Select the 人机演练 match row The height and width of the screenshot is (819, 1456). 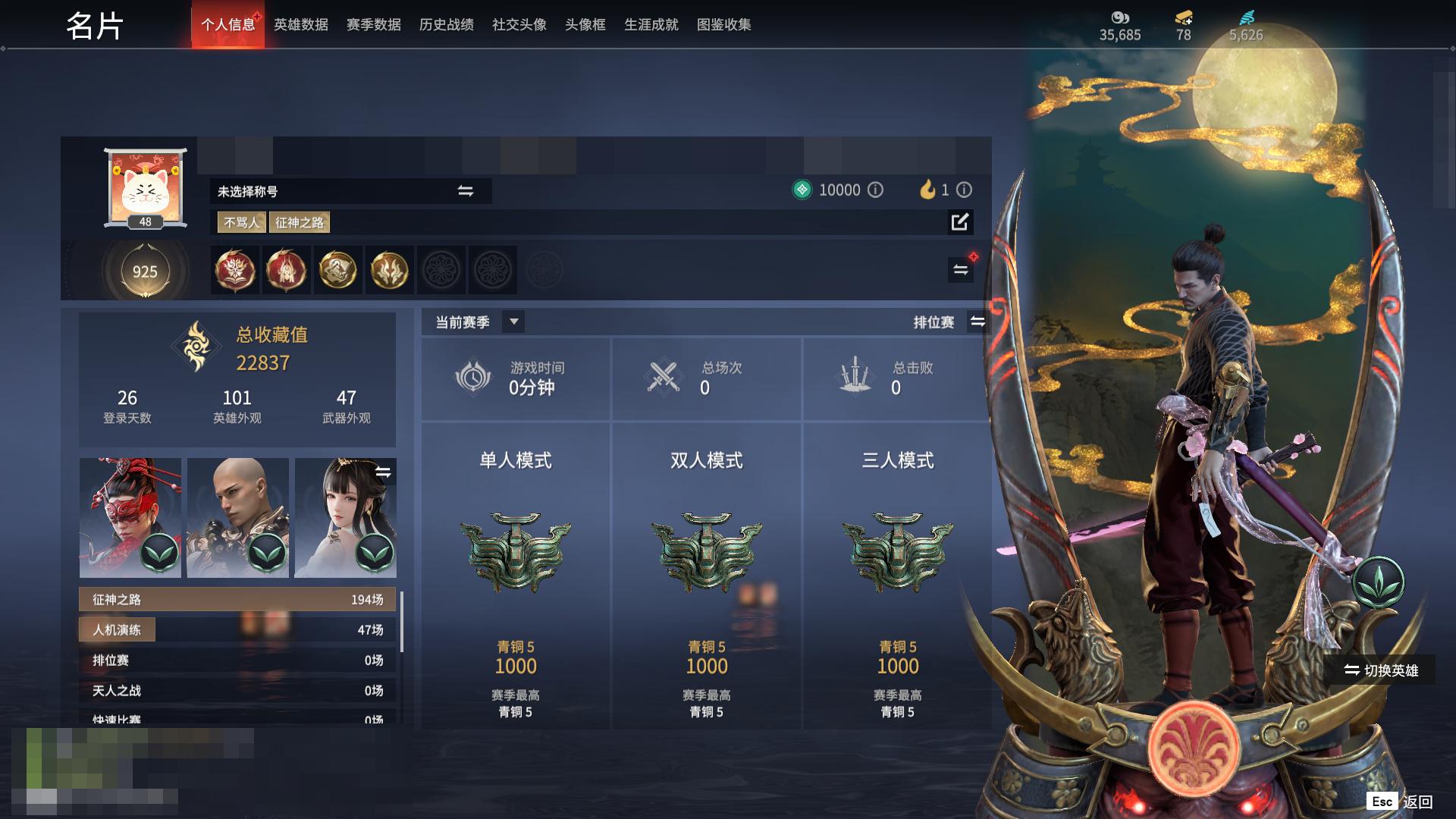(237, 629)
